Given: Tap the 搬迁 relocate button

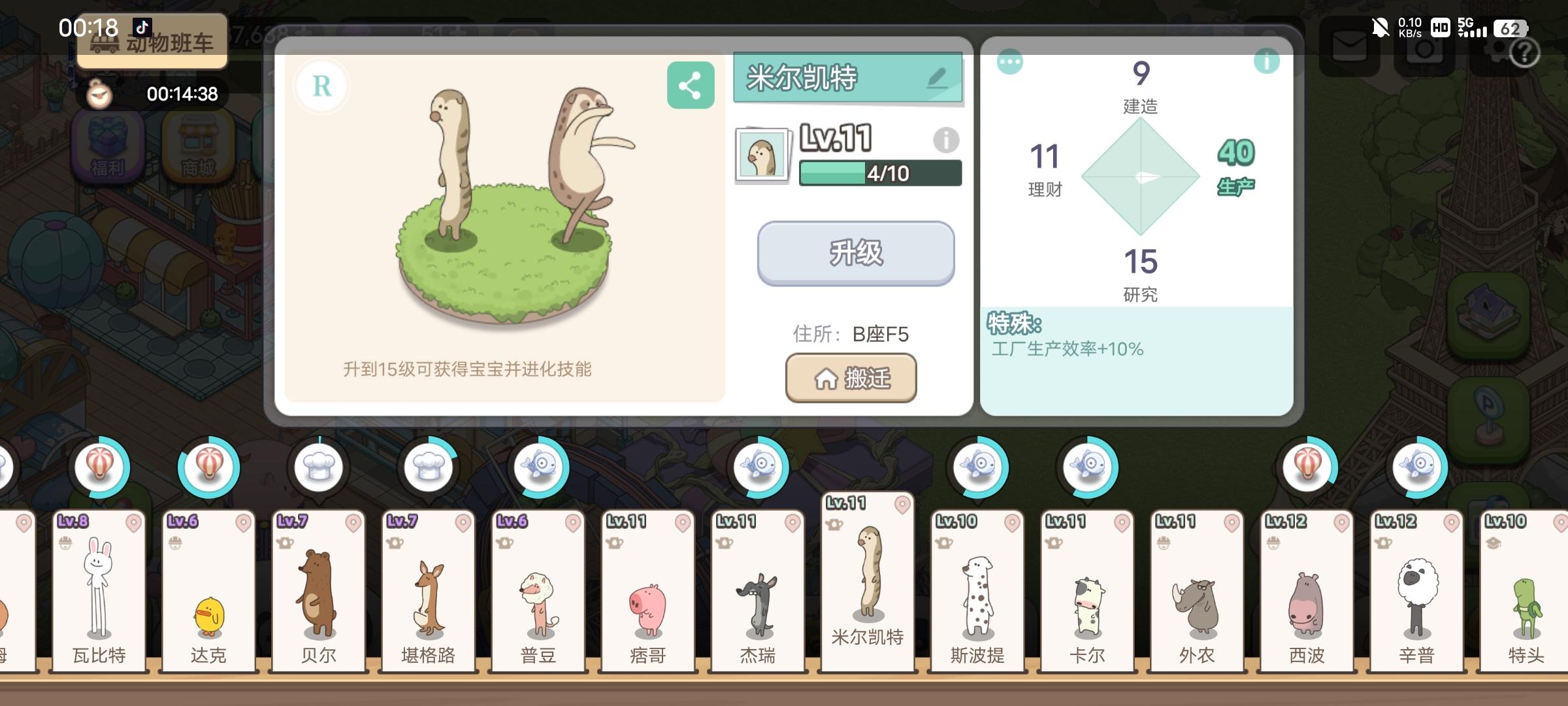Looking at the screenshot, I should click(x=851, y=378).
